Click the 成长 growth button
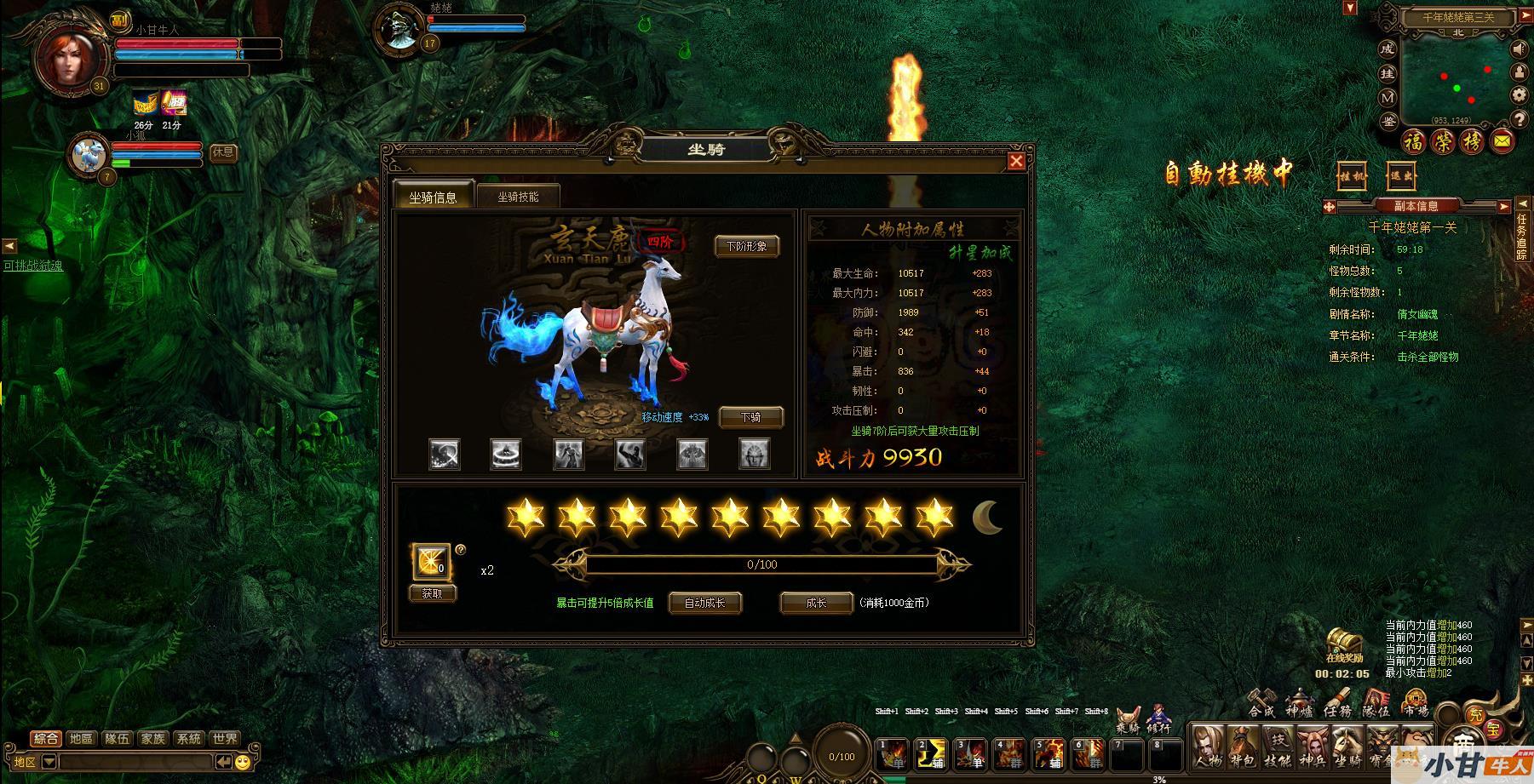This screenshot has width=1534, height=784. (x=816, y=603)
